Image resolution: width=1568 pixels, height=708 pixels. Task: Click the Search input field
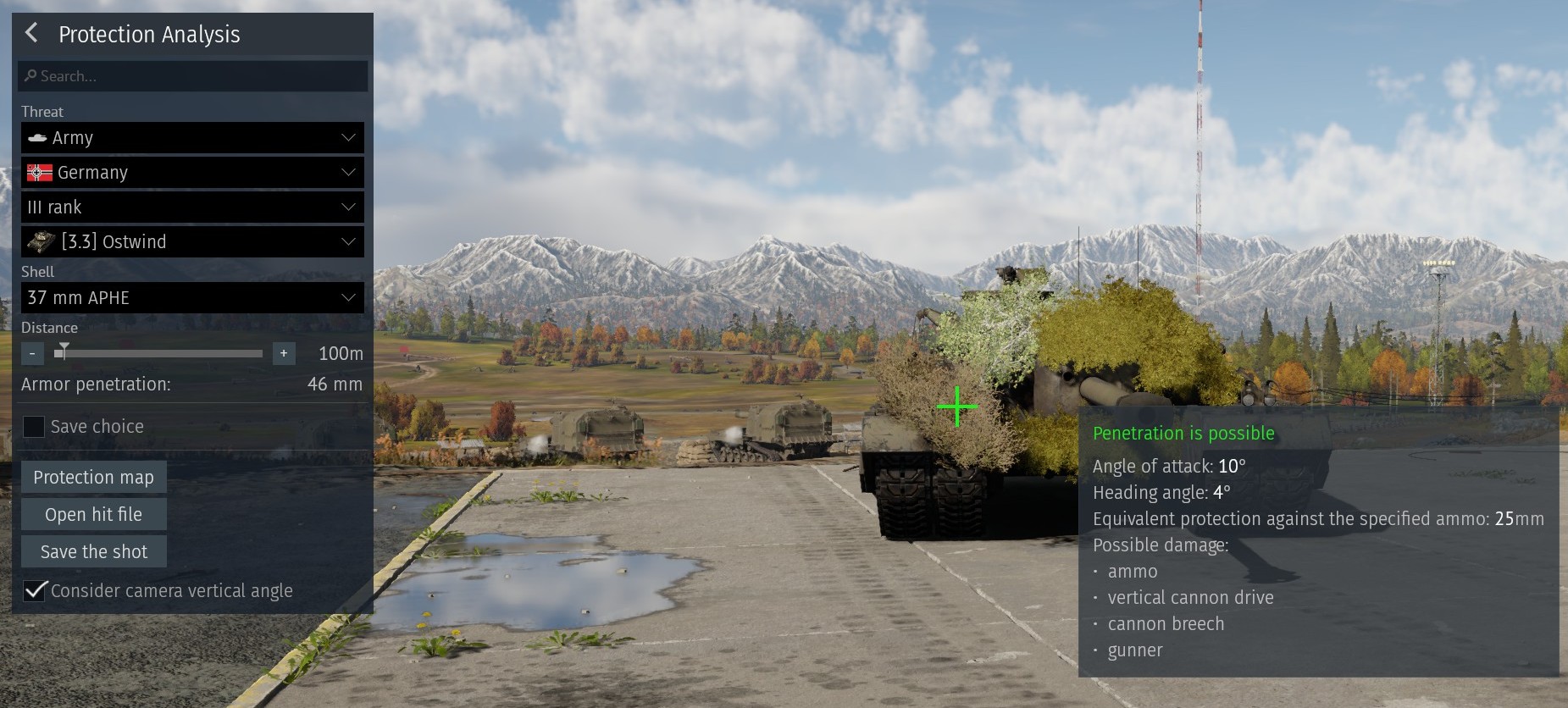coord(193,76)
